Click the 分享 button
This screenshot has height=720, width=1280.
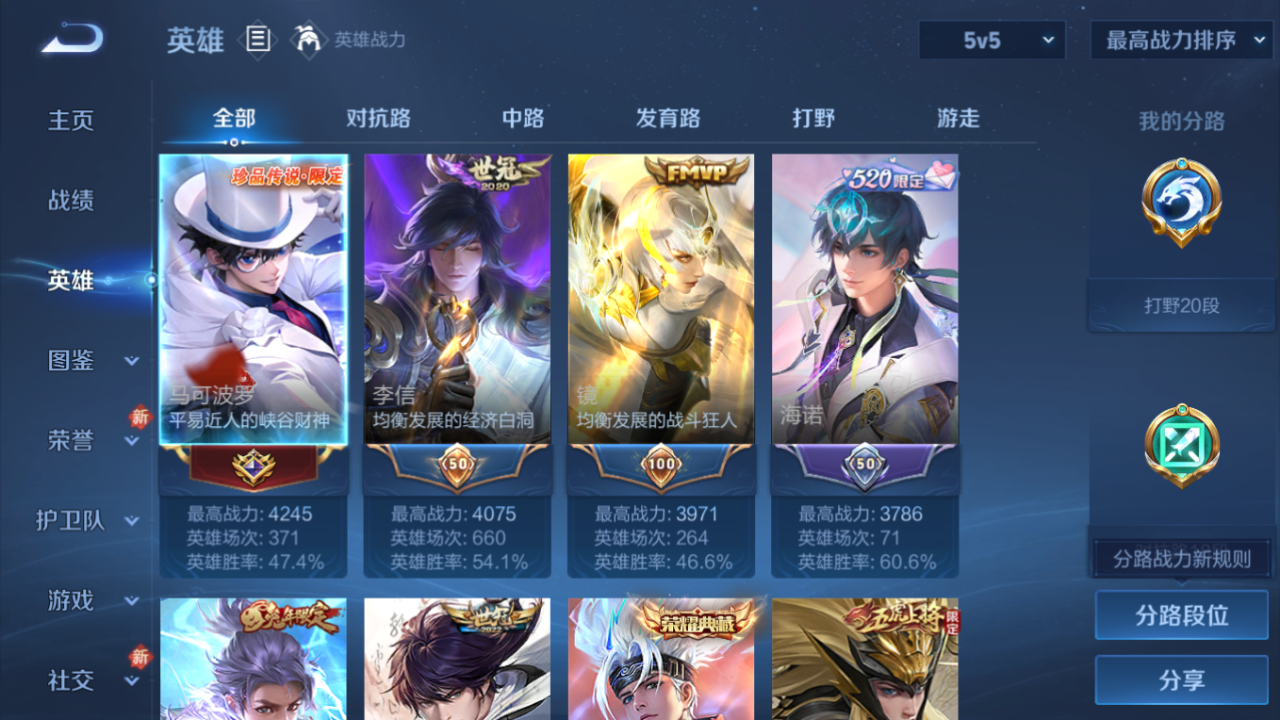click(x=1181, y=680)
